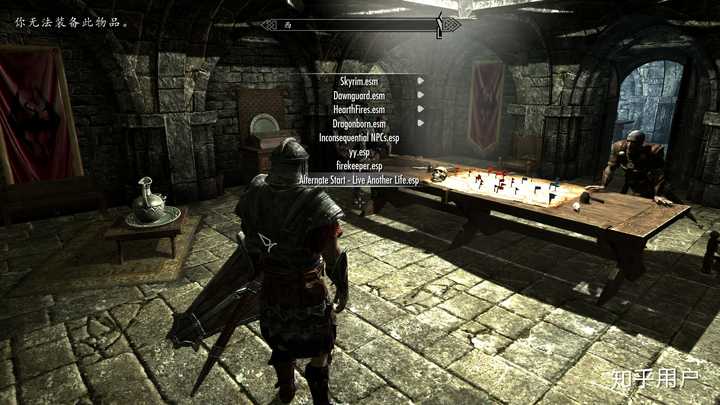Image resolution: width=720 pixels, height=405 pixels.
Task: Expand the arrow beside Dawnguard.esm
Action: pos(421,94)
